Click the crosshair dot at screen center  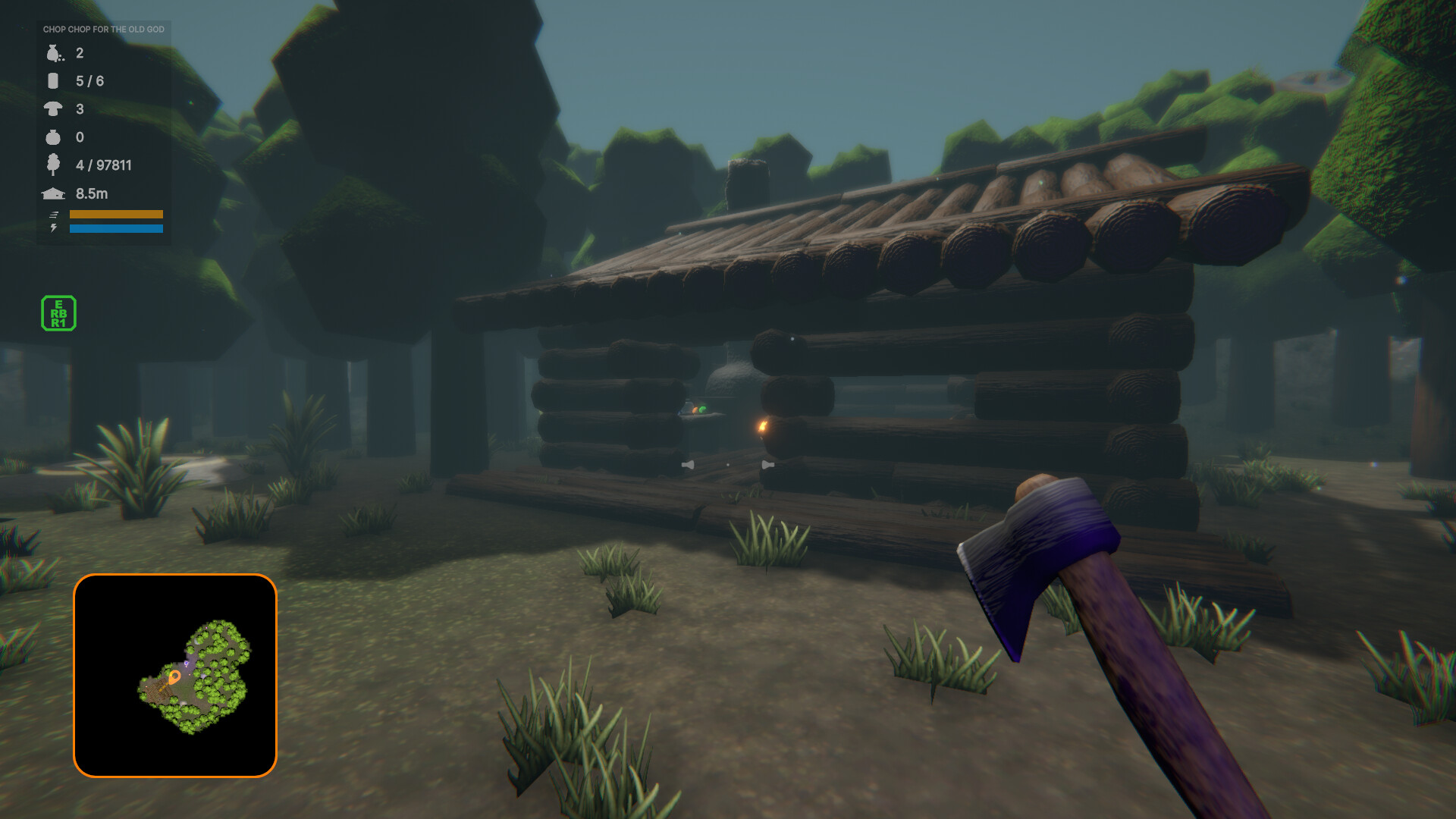728,465
